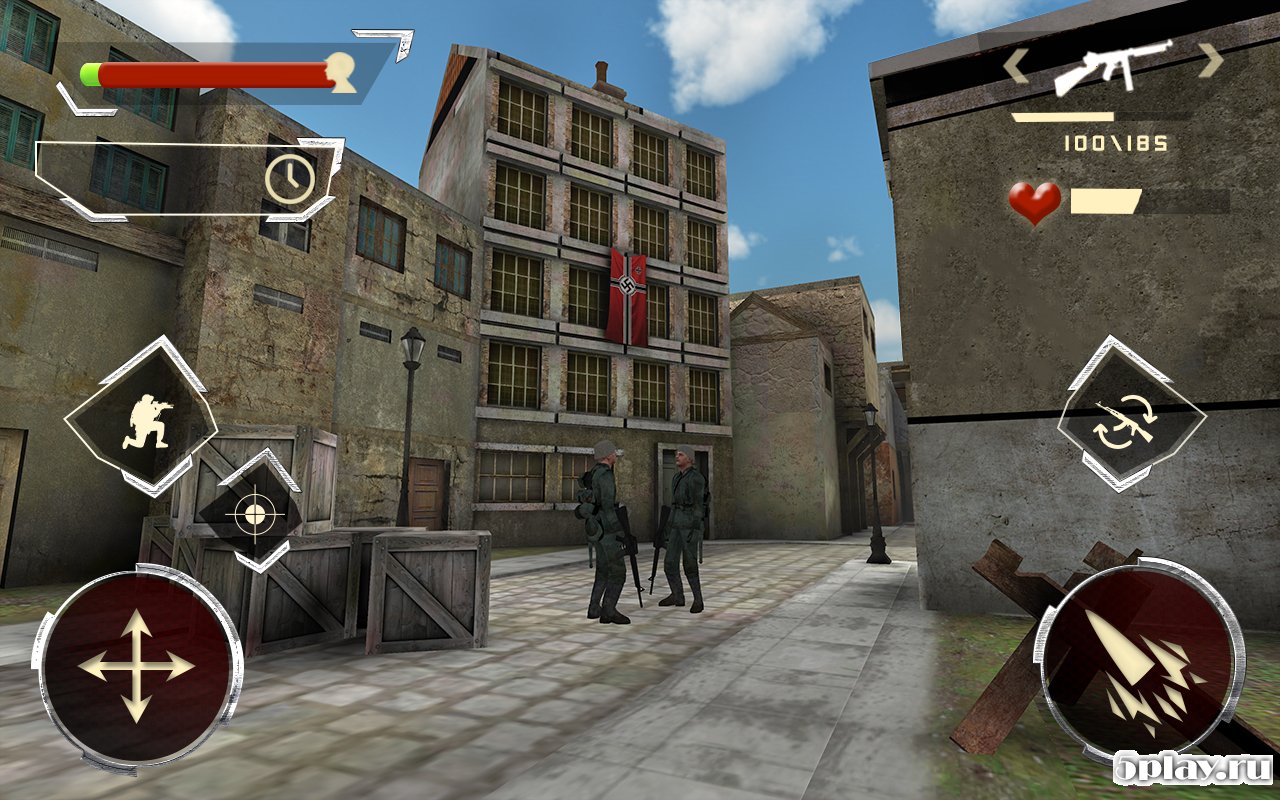Screen dimensions: 1280x800
Task: Tap the movement arrows joystick pad
Action: [136, 667]
